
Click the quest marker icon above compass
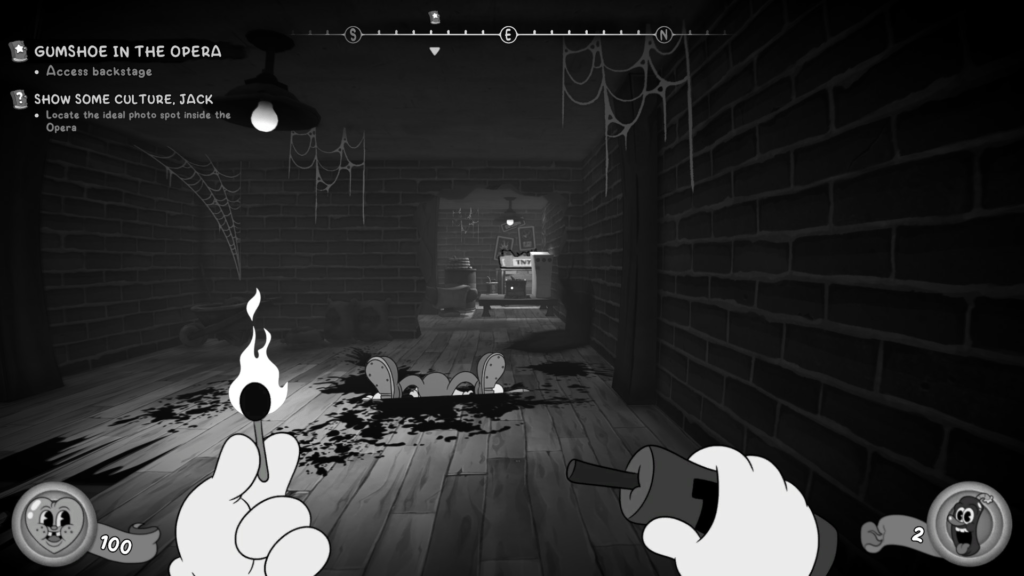click(434, 17)
